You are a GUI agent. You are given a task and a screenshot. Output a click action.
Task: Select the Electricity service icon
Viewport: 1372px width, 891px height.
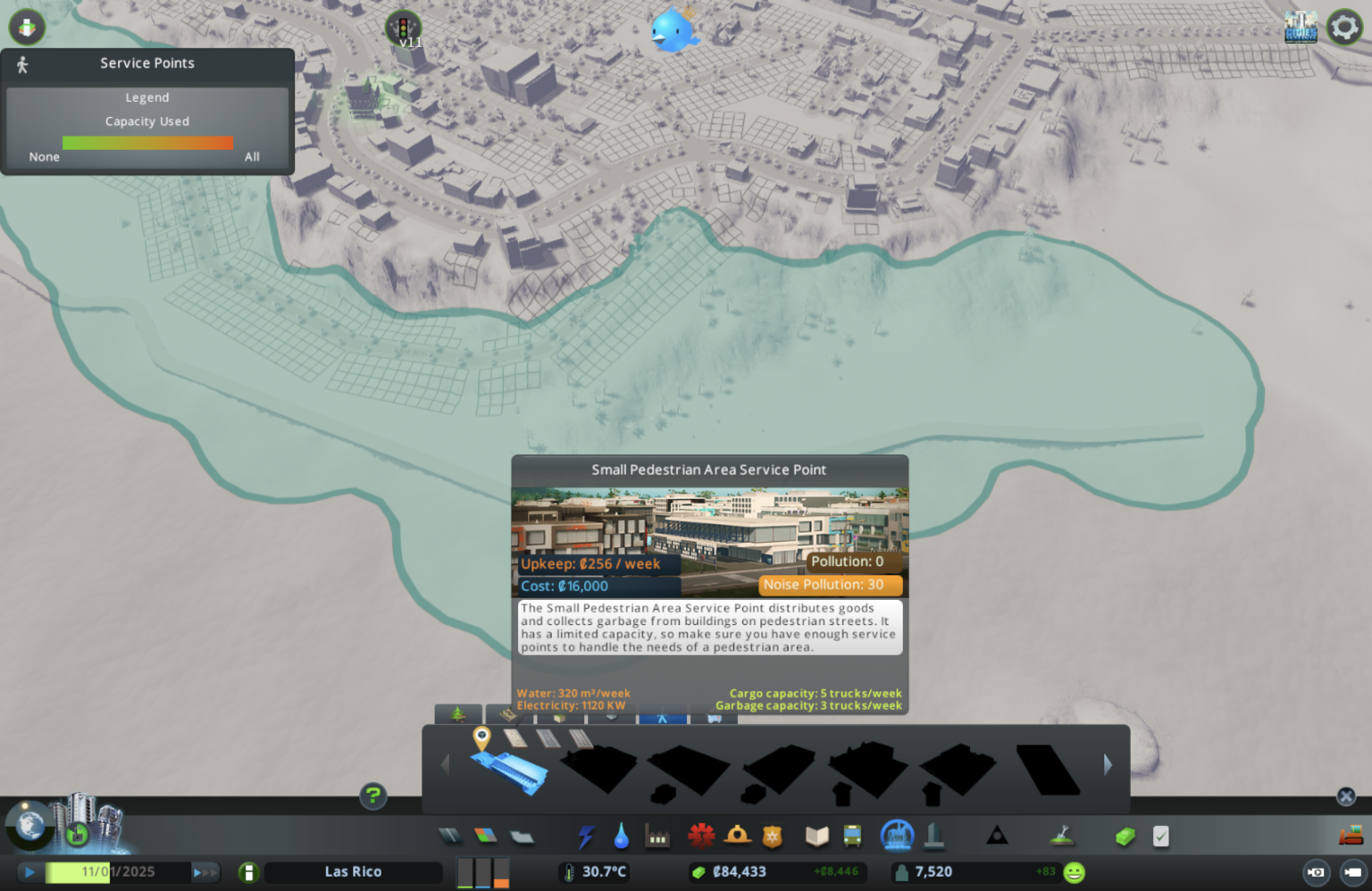tap(587, 836)
